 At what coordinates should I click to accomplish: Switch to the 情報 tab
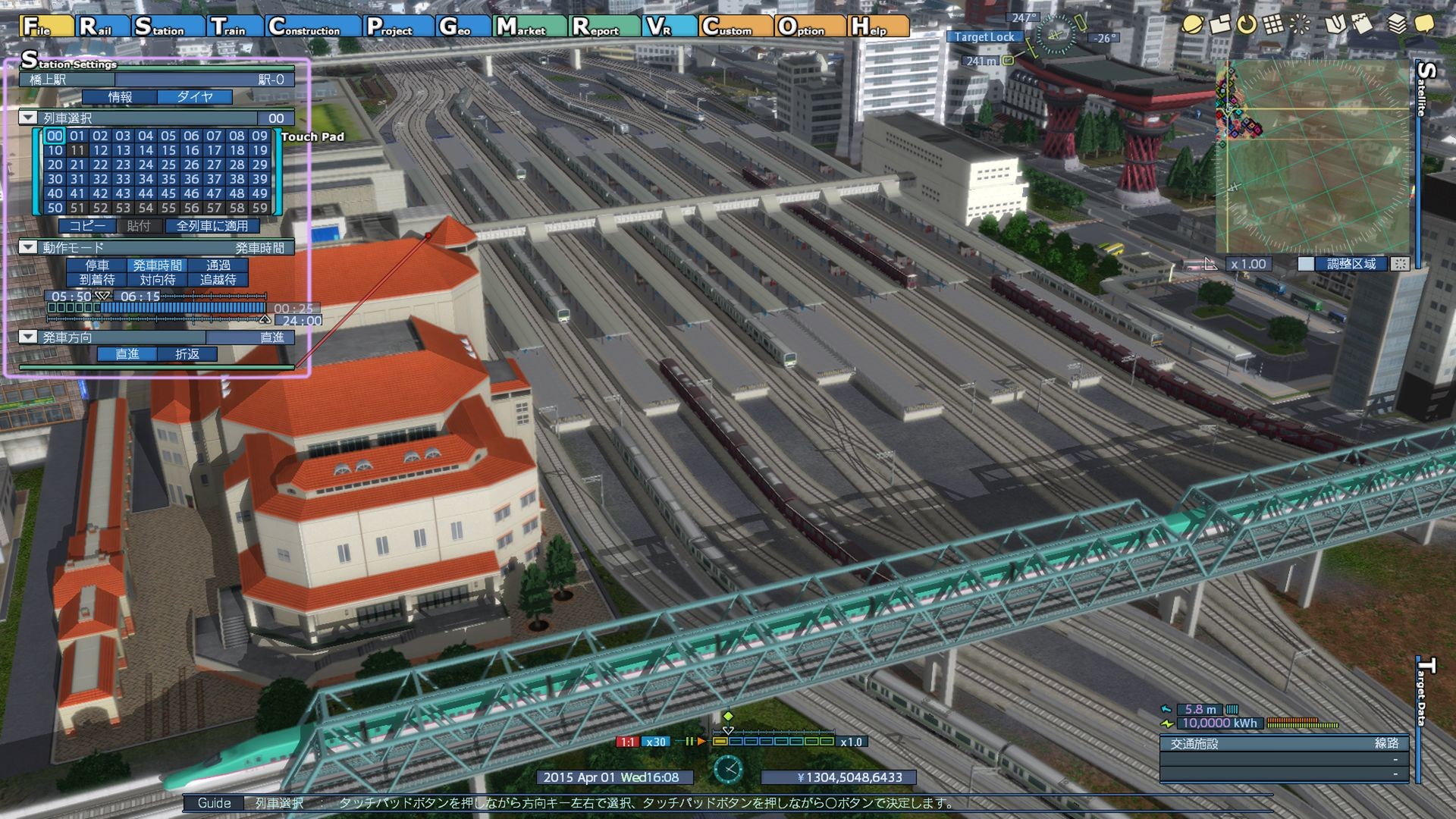(120, 97)
